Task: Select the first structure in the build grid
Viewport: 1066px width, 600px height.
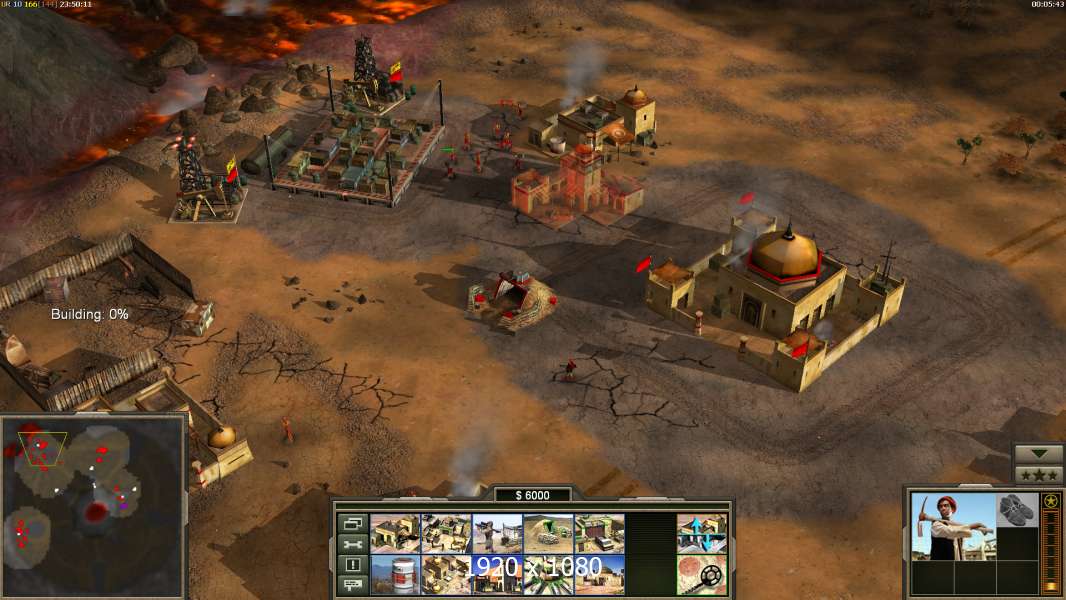Action: (x=394, y=533)
